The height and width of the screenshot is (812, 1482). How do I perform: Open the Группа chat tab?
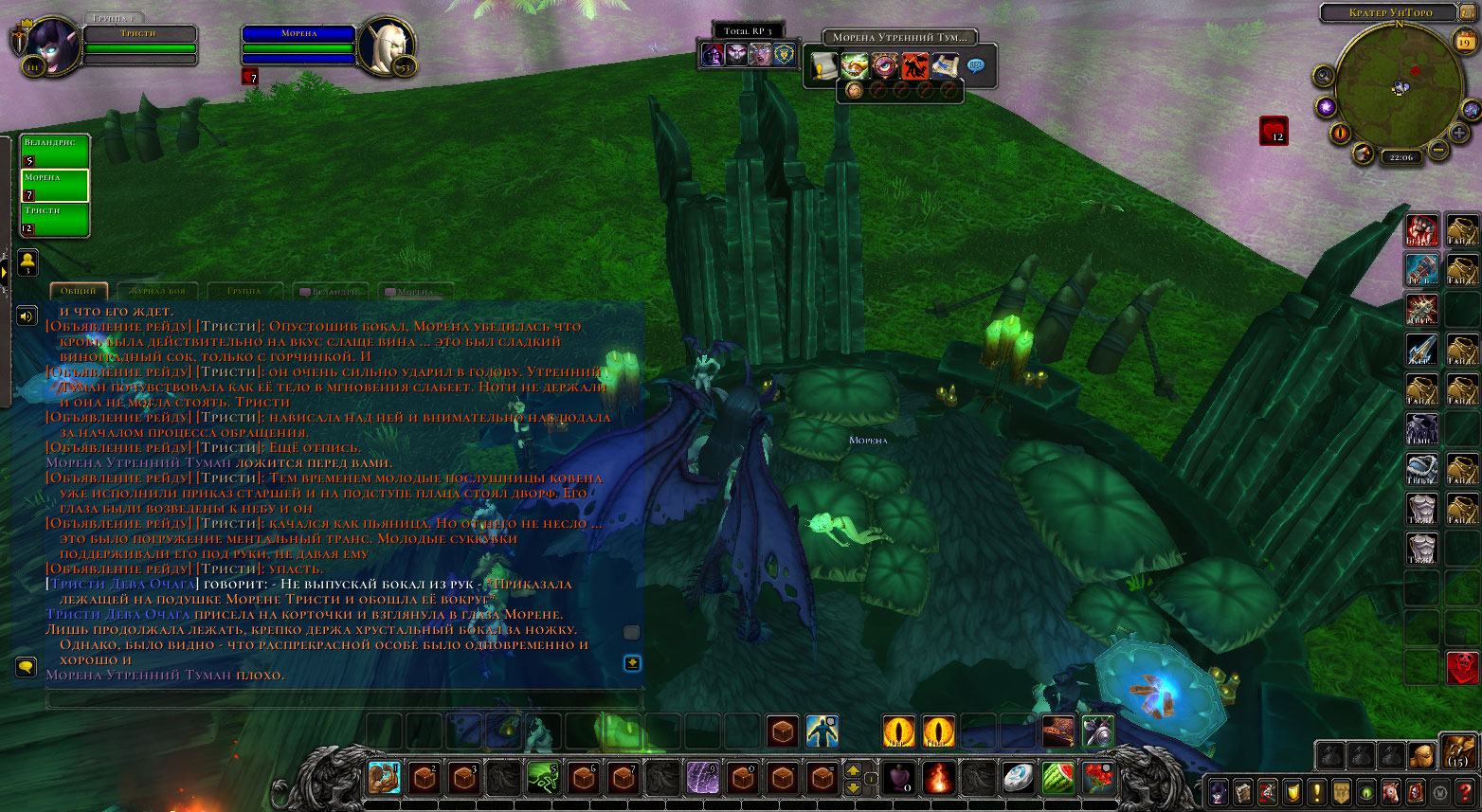[x=244, y=291]
